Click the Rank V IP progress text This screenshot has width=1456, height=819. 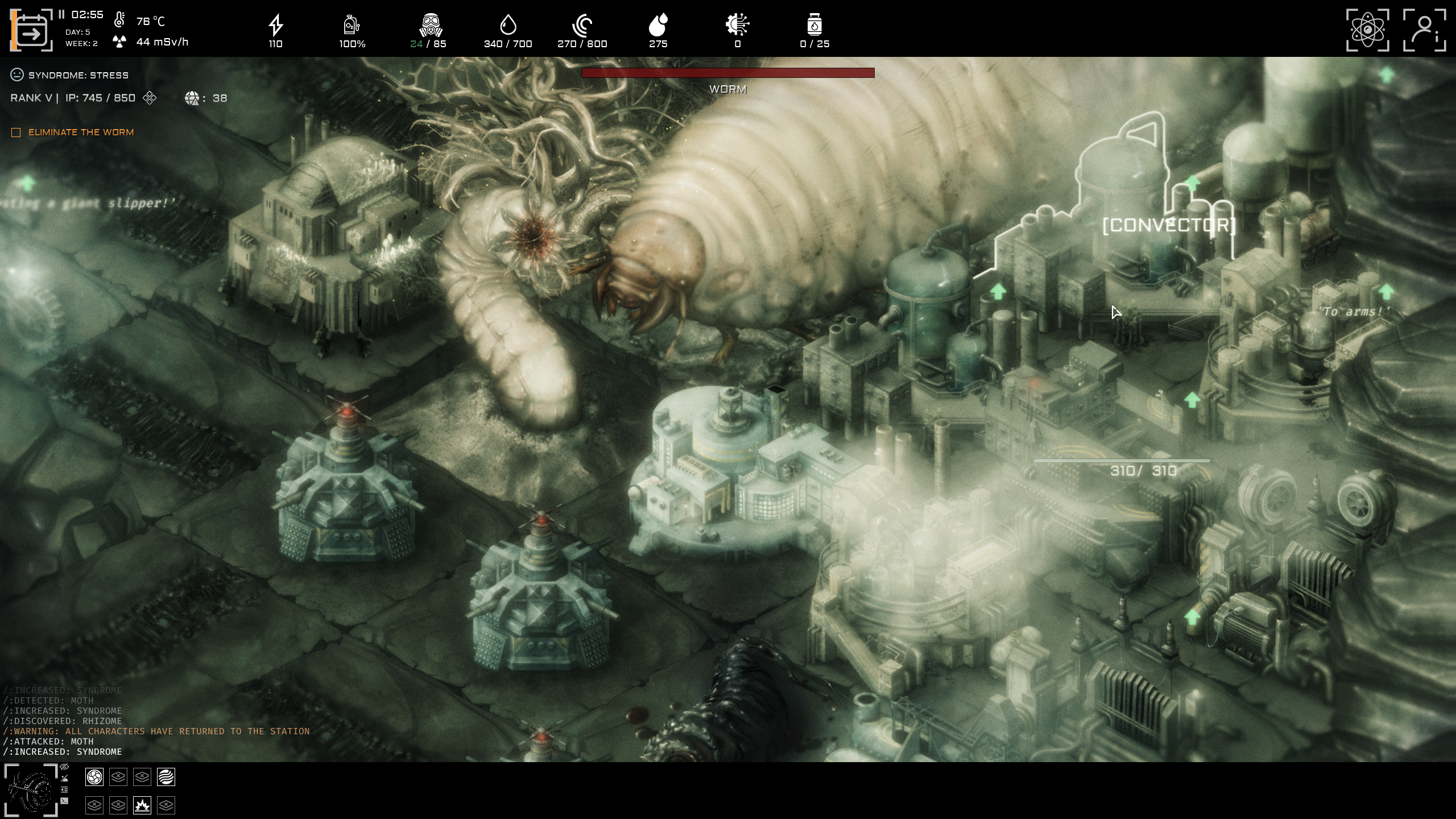point(72,98)
